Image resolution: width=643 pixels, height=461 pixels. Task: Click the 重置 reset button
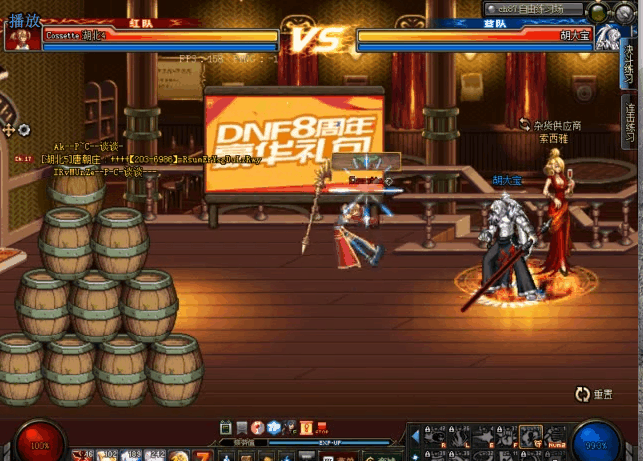594,395
